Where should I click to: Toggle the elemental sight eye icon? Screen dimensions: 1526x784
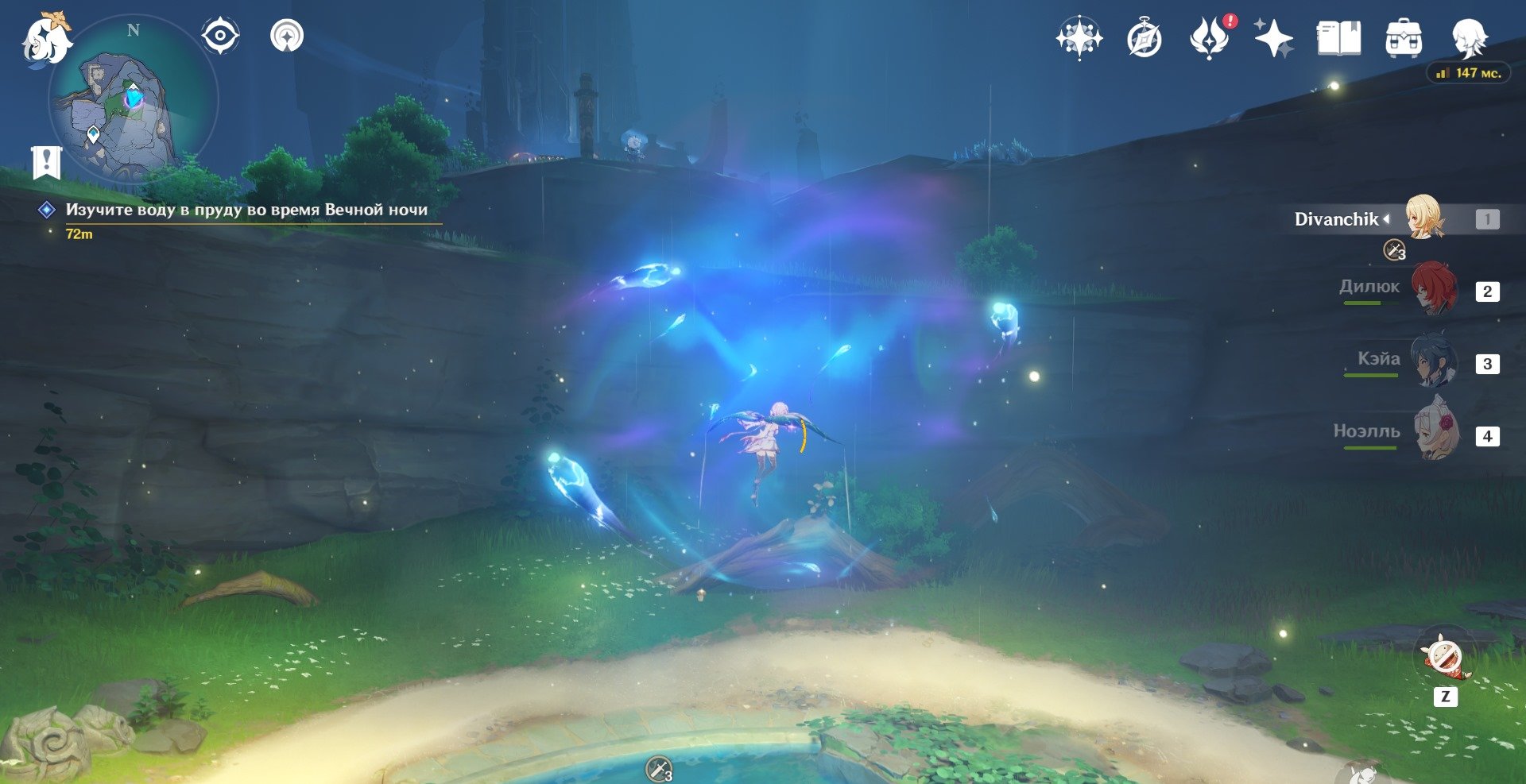[x=220, y=37]
